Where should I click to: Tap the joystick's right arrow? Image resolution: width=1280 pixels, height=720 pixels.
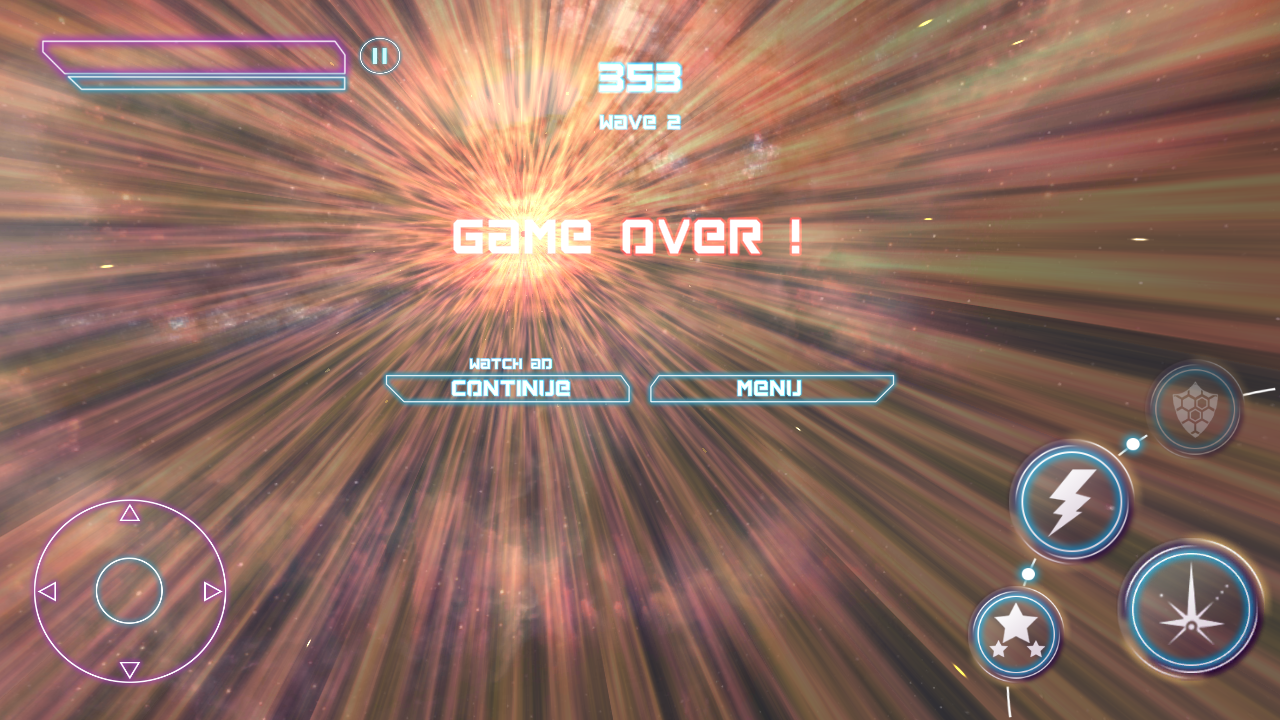(212, 592)
